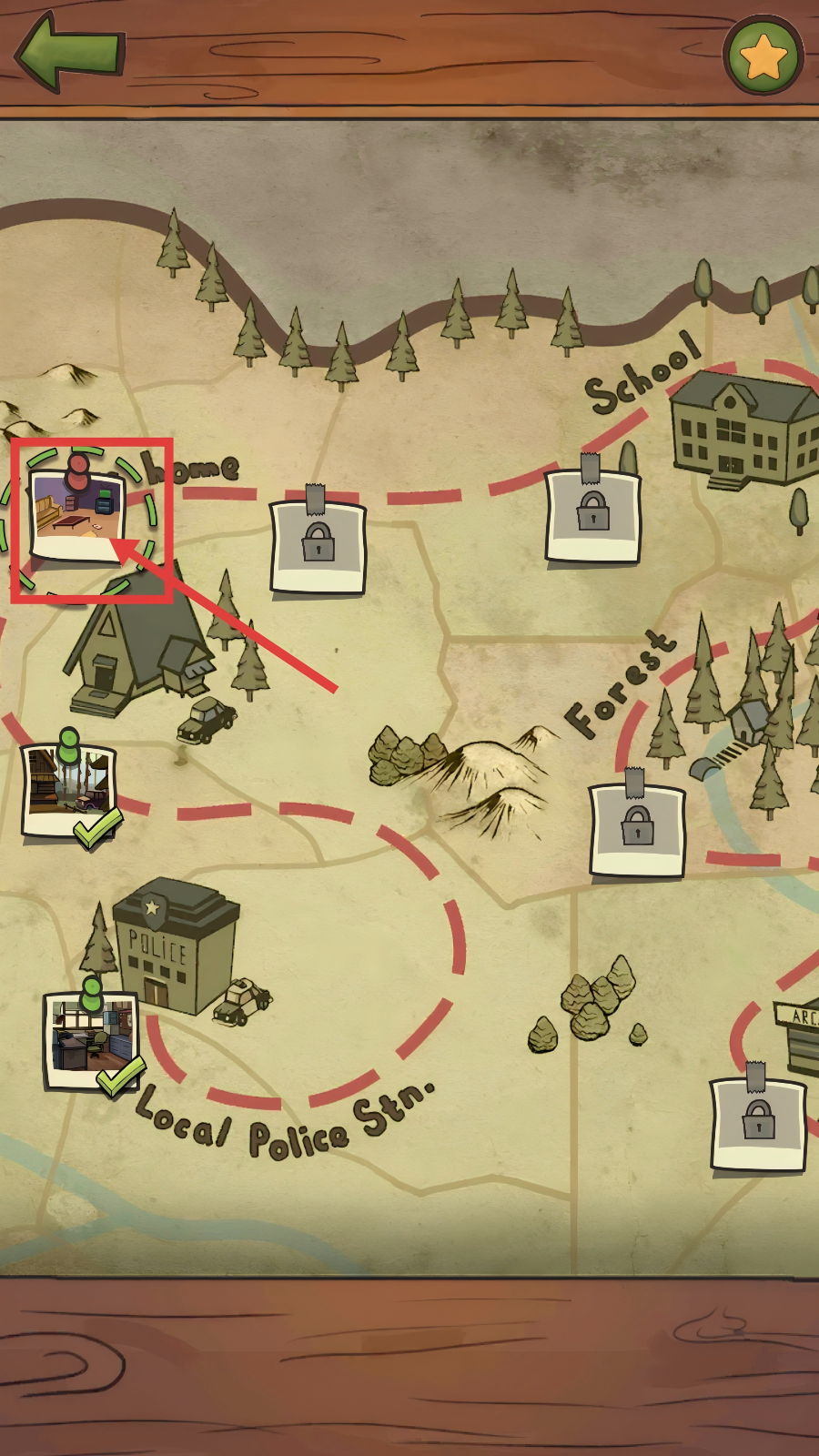Choose the completed police station level photo
Screen dimensions: 819x1456
(91, 1039)
